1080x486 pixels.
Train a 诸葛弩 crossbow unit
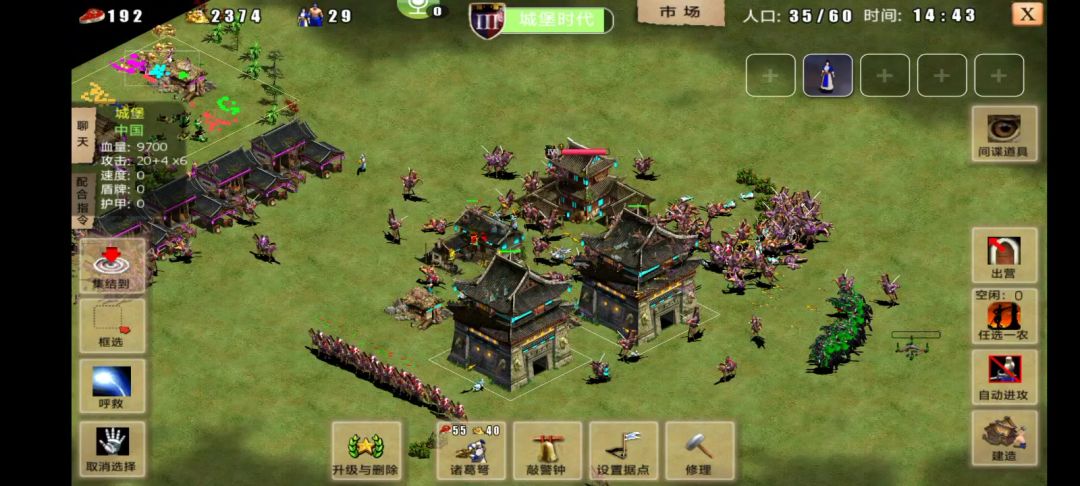[469, 450]
